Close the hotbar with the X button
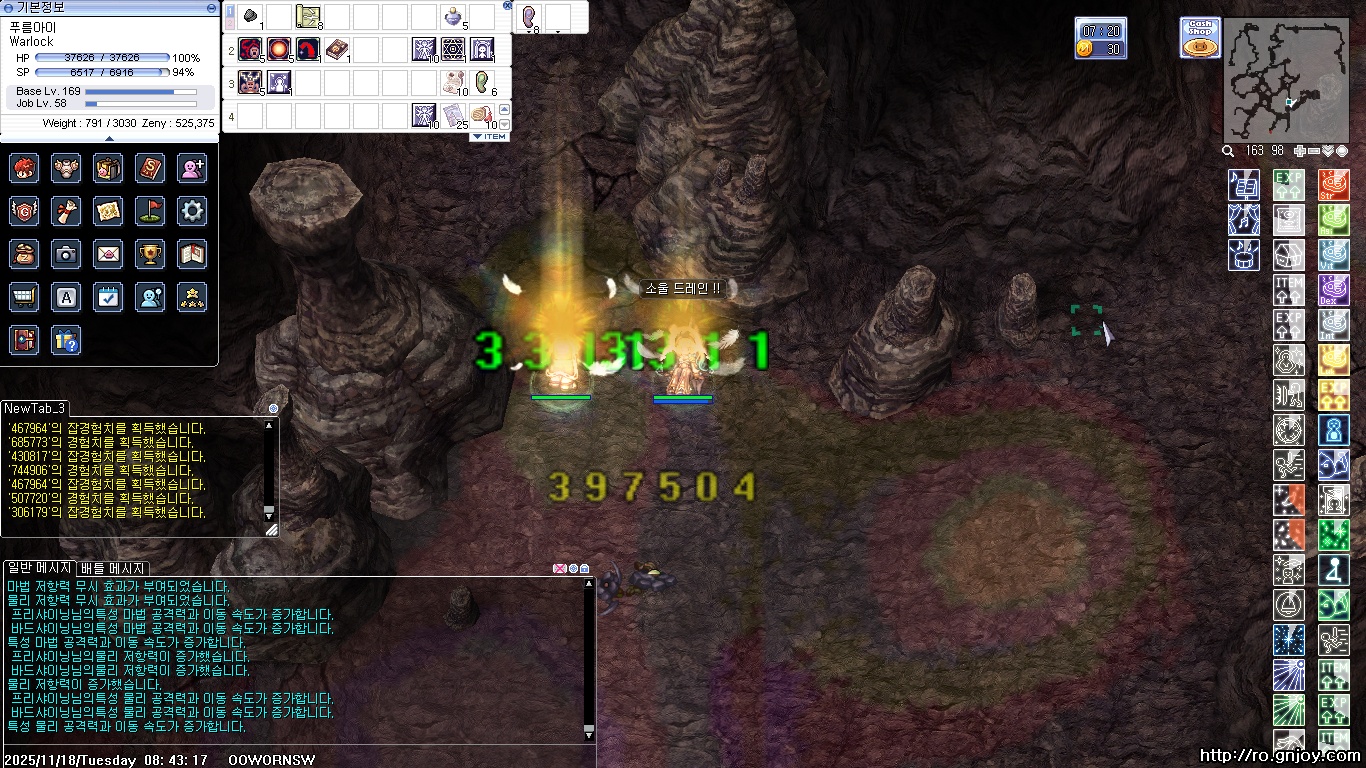 point(507,5)
